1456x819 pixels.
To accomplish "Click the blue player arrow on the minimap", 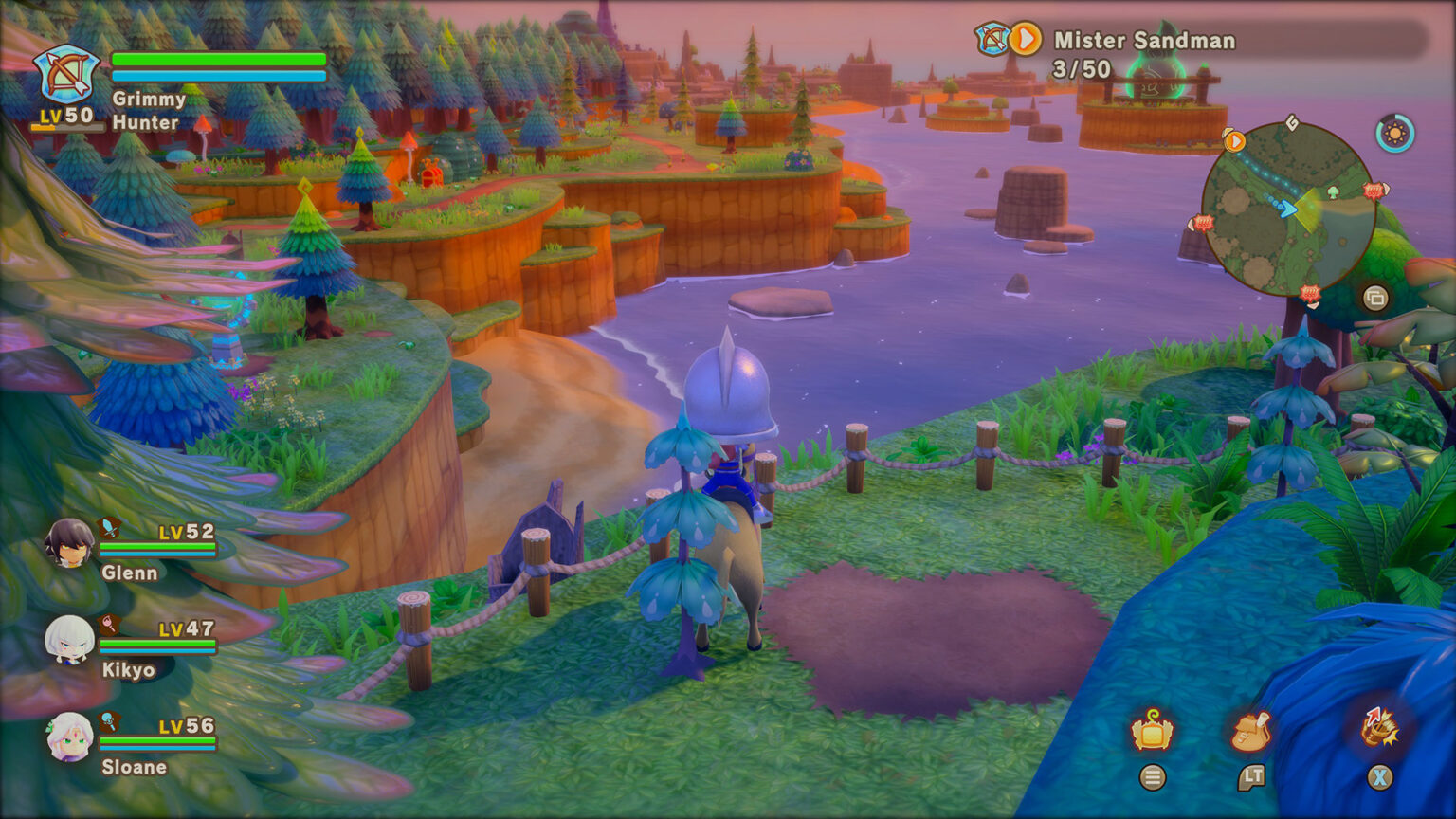I will (x=1287, y=208).
